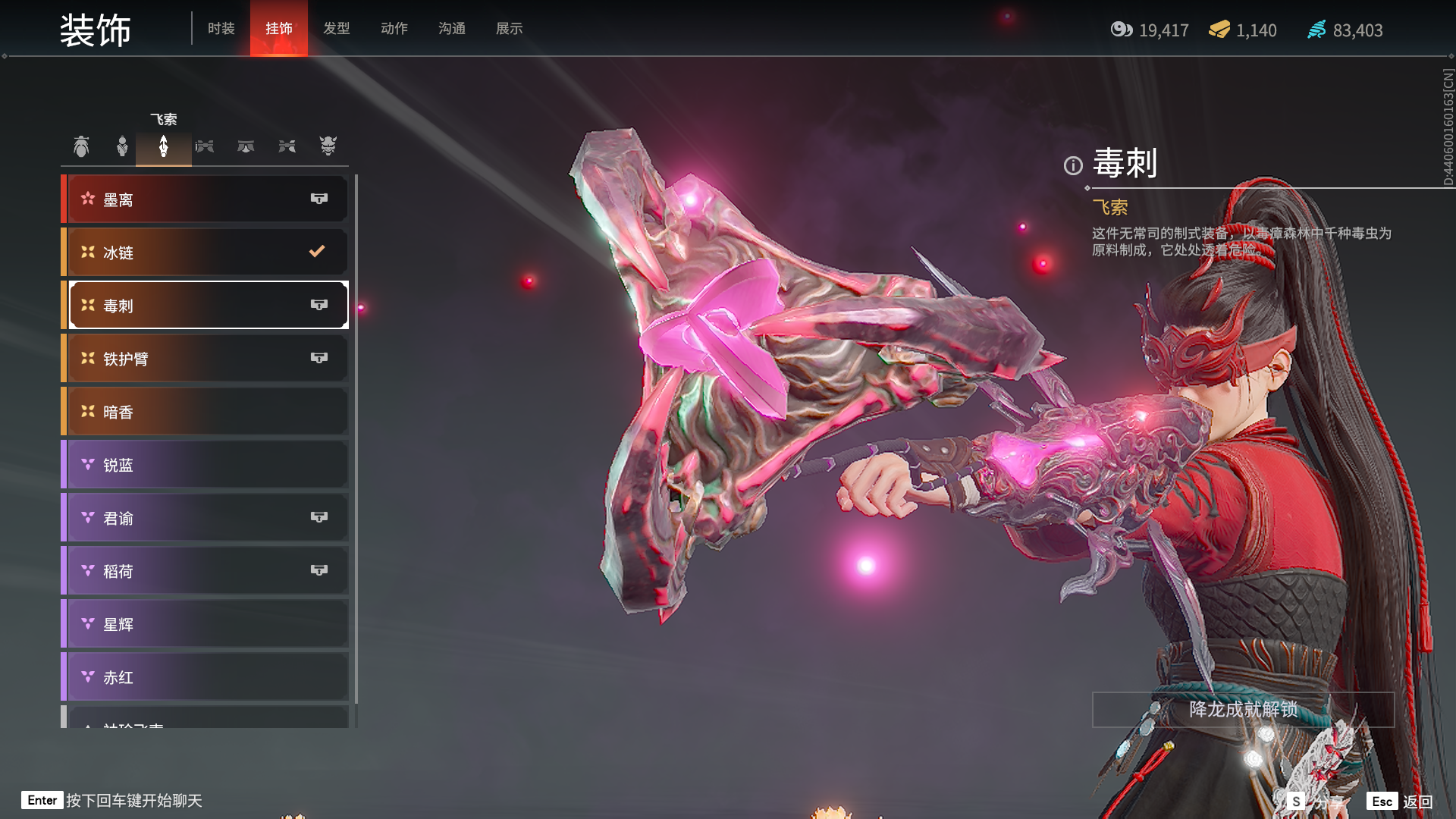This screenshot has height=819, width=1456.
Task: Select the 君谕 skin entry
Action: coord(206,518)
